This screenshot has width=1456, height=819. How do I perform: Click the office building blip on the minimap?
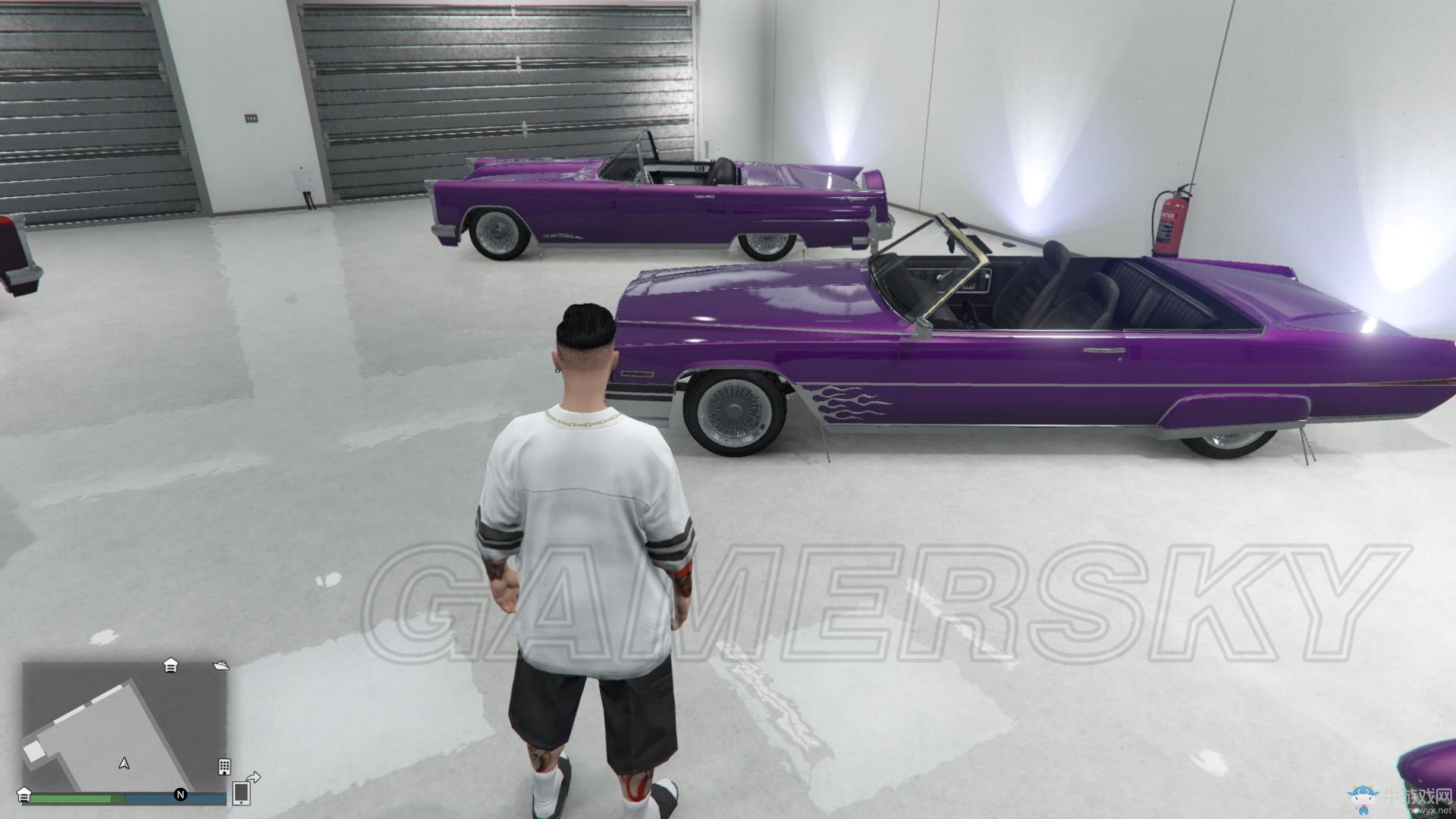pos(224,768)
